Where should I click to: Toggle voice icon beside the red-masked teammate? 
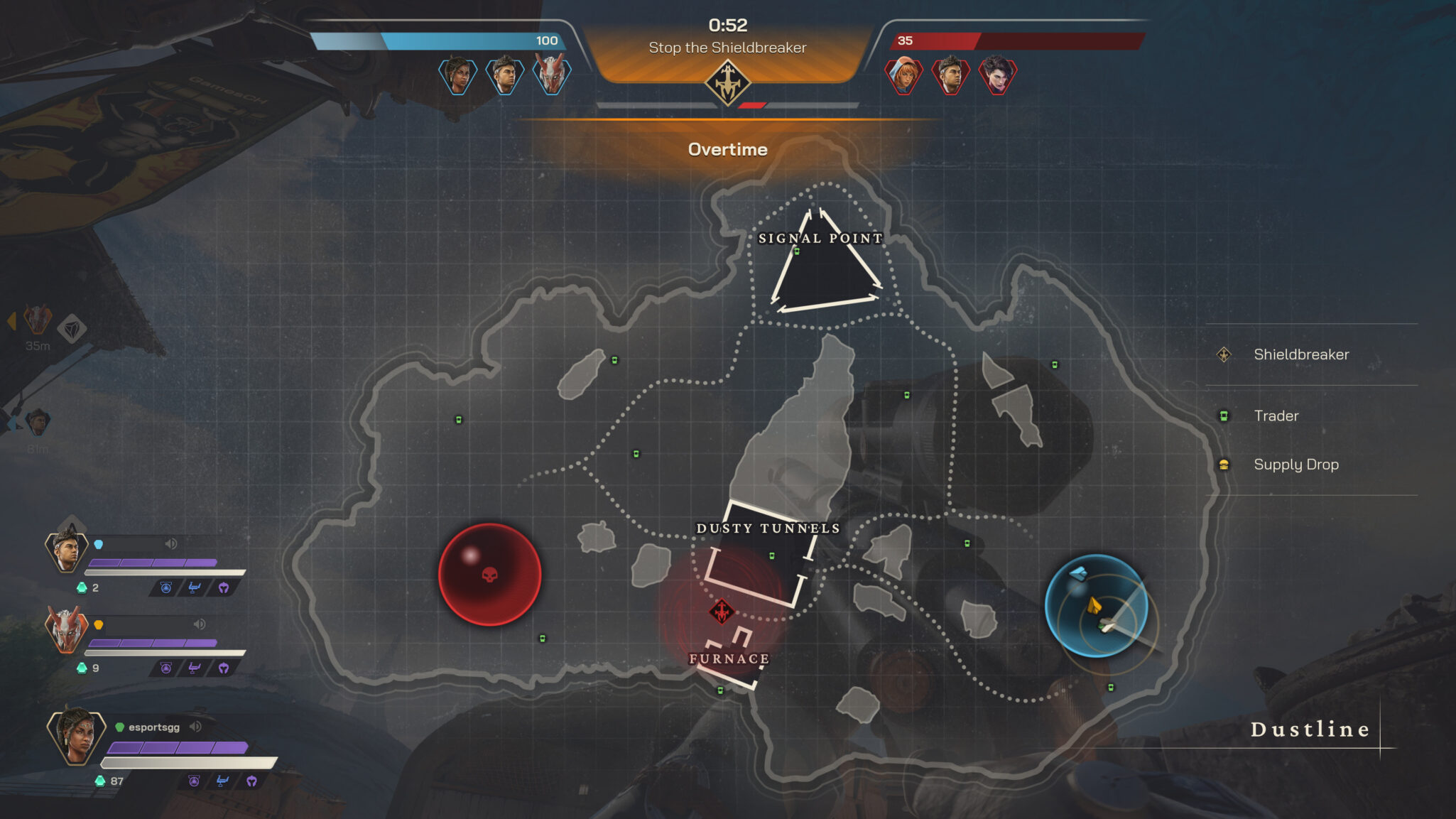[200, 624]
